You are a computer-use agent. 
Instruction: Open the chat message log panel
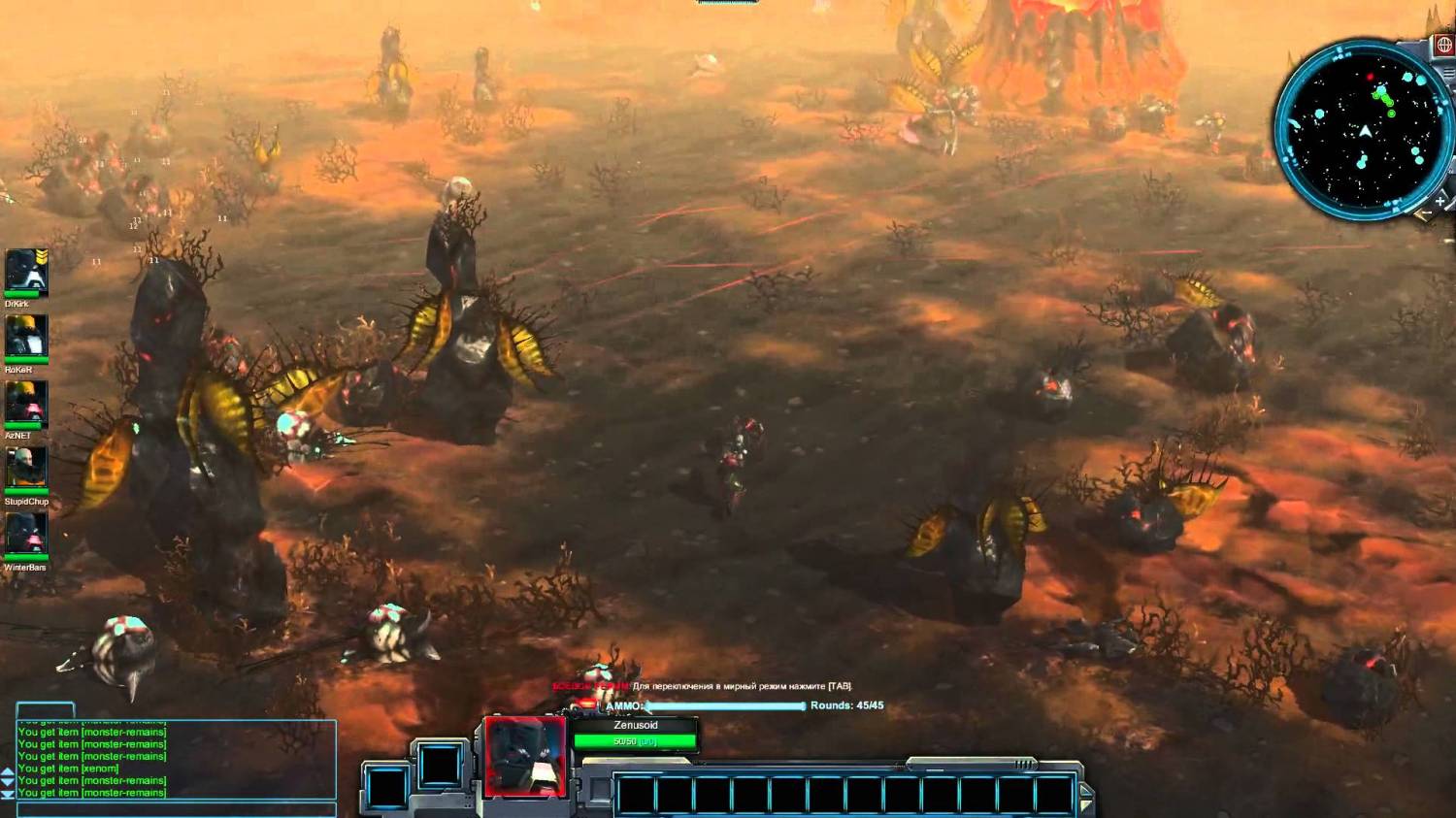coord(177,759)
